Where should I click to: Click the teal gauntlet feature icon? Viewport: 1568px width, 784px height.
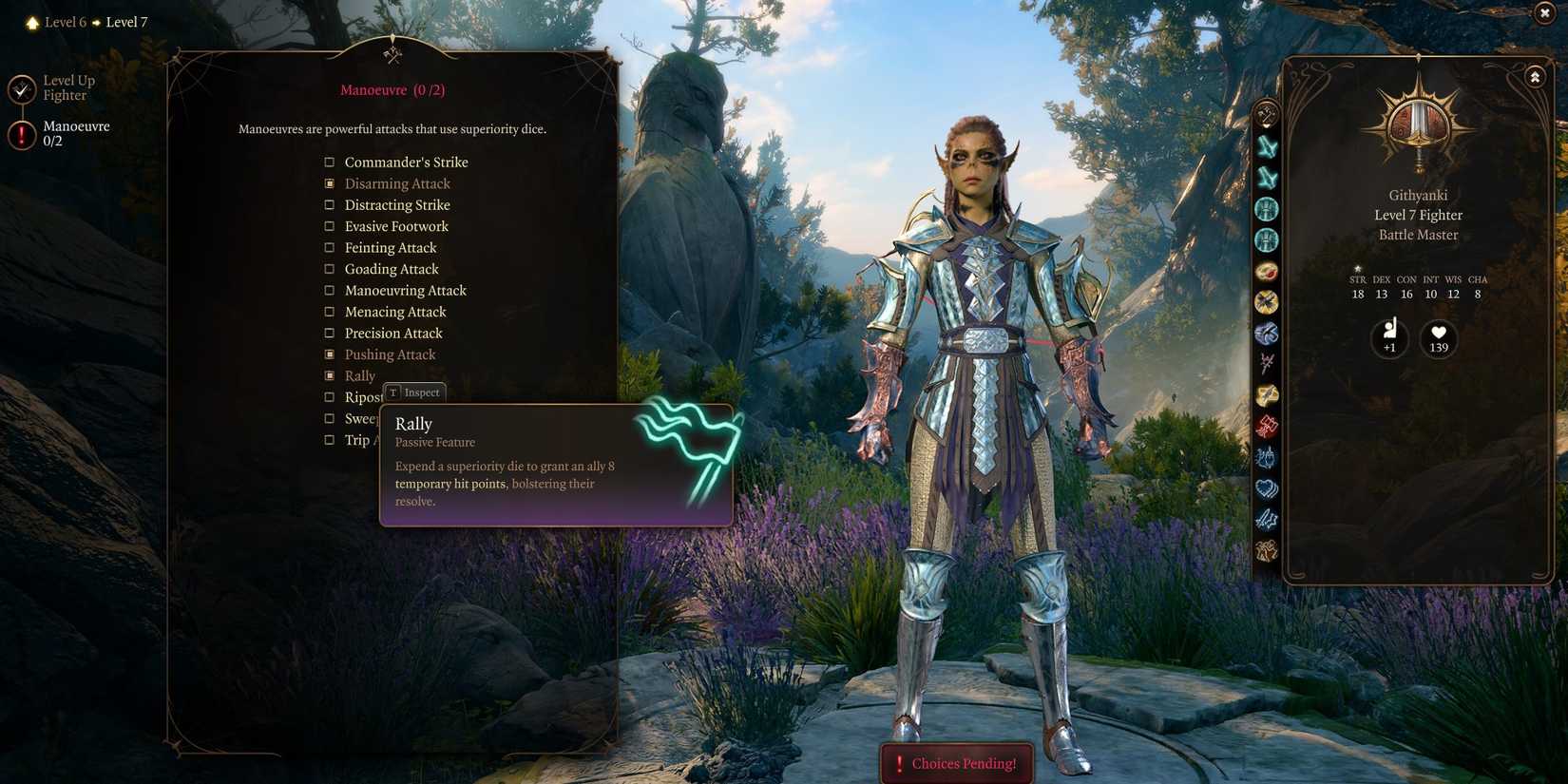click(x=1267, y=209)
